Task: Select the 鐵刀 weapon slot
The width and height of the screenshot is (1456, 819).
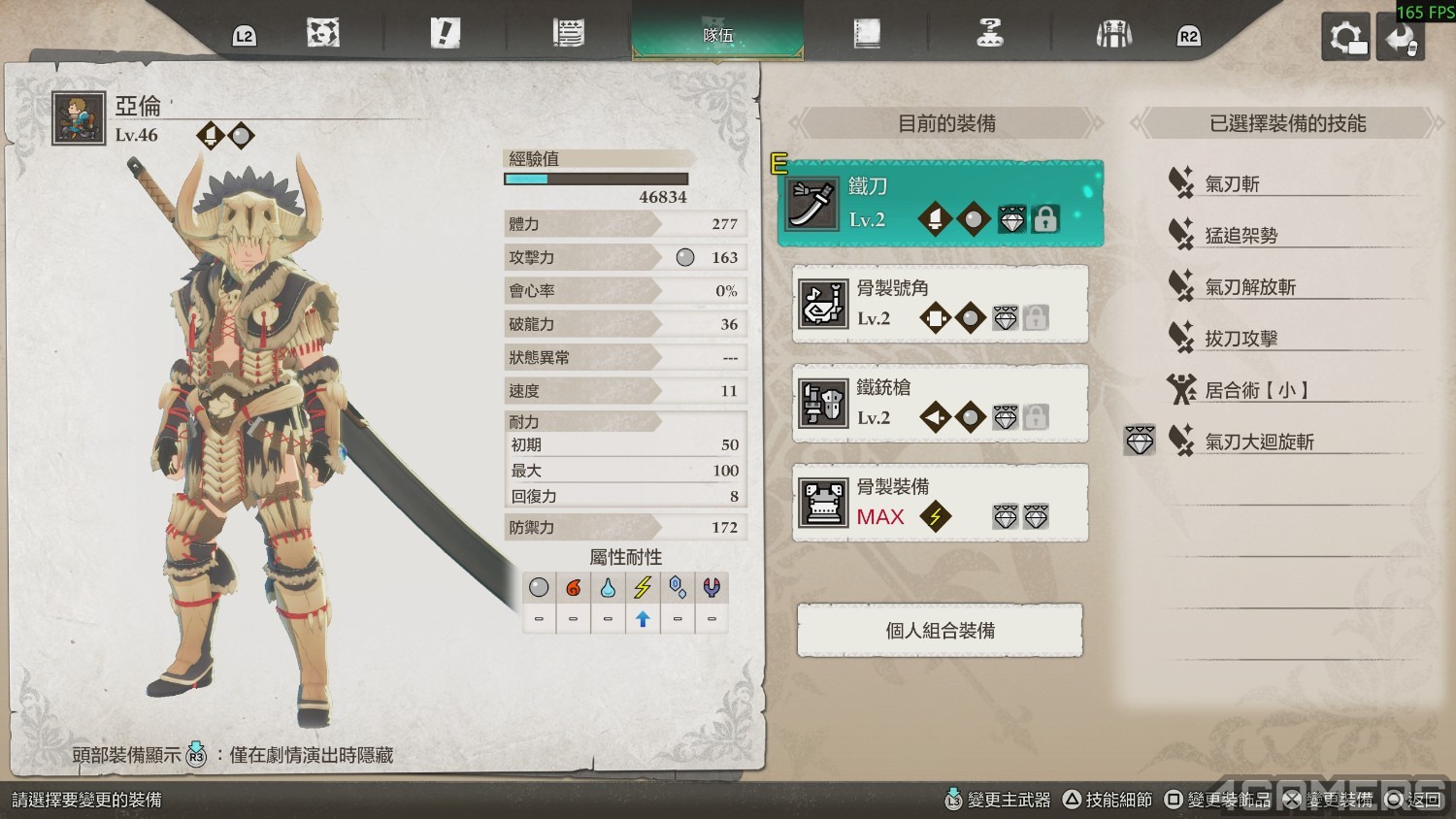Action: [940, 203]
